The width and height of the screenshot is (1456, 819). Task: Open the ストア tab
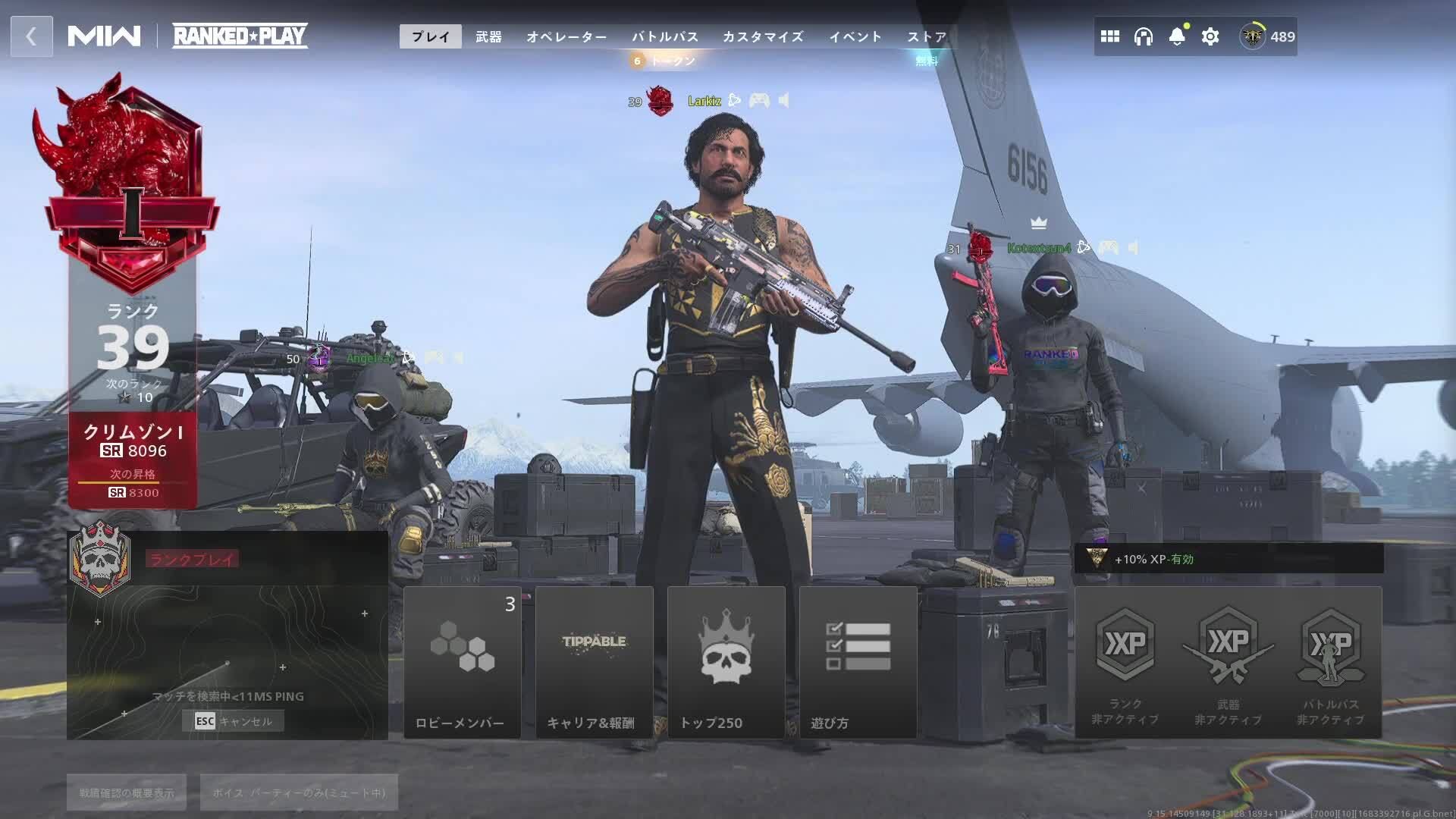(927, 36)
